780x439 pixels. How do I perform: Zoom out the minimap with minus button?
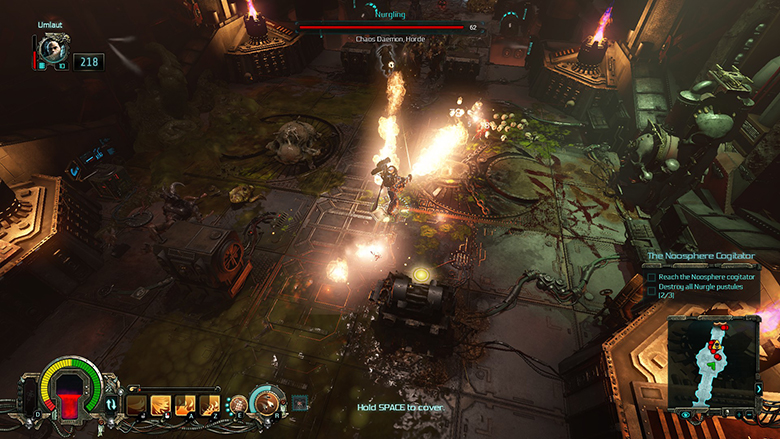751,414
